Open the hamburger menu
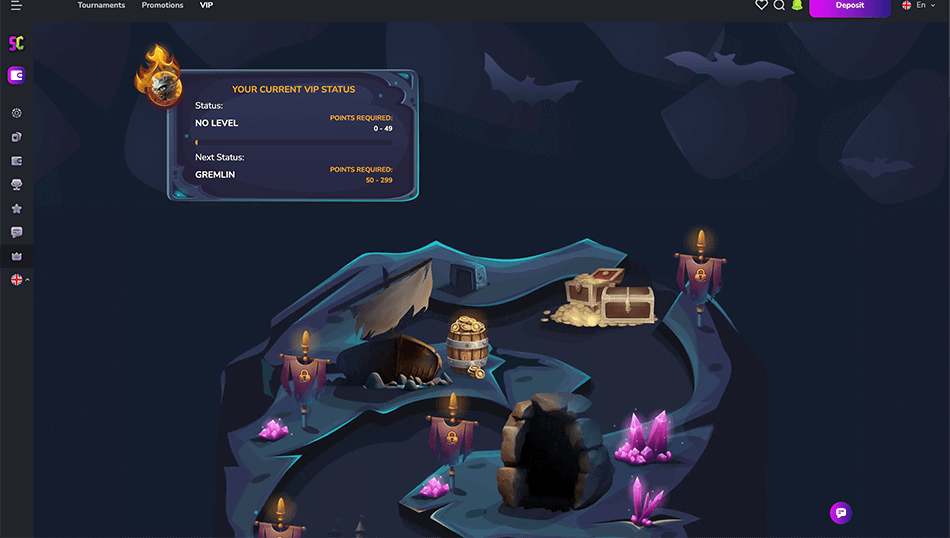 [x=16, y=6]
